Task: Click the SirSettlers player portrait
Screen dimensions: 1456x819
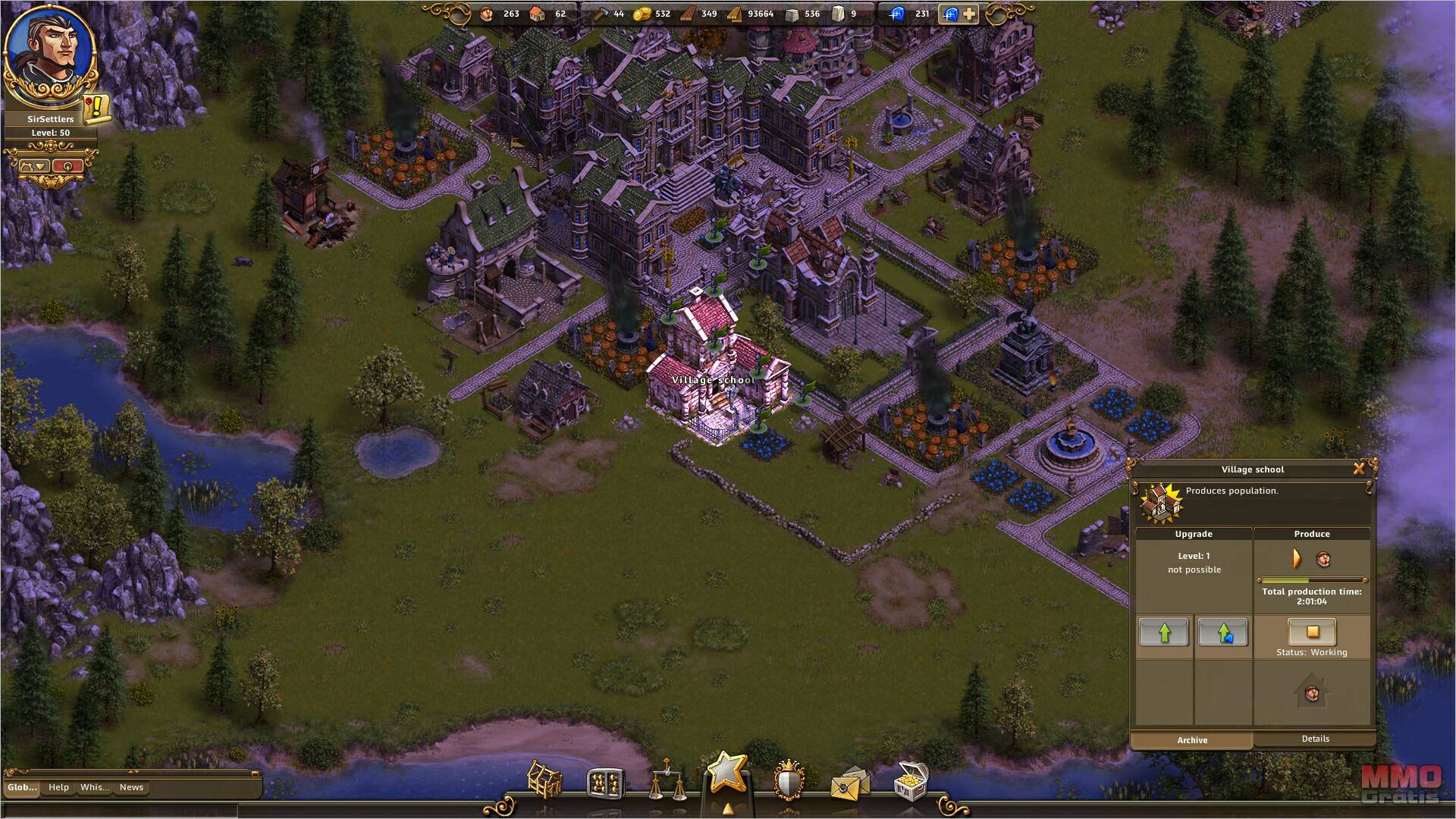Action: click(x=50, y=53)
